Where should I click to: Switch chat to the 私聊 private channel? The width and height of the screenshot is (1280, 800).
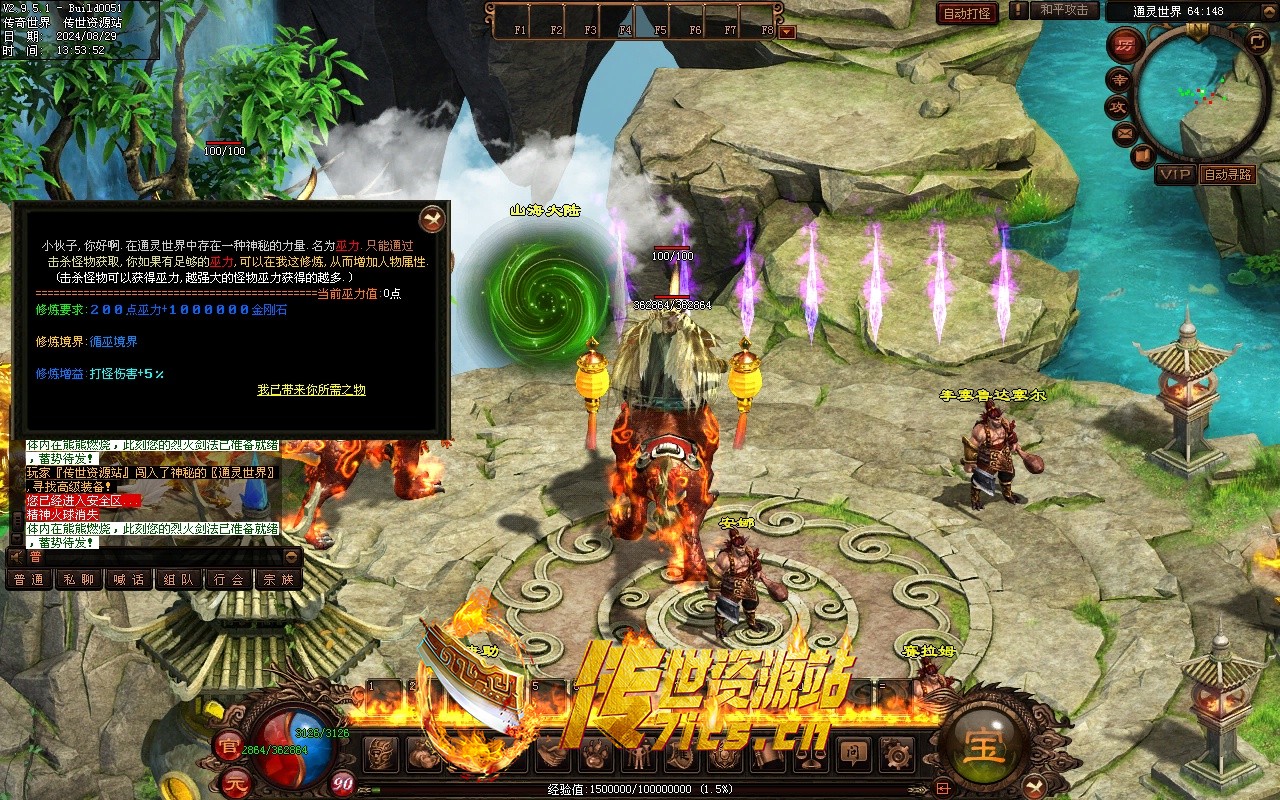(x=79, y=579)
